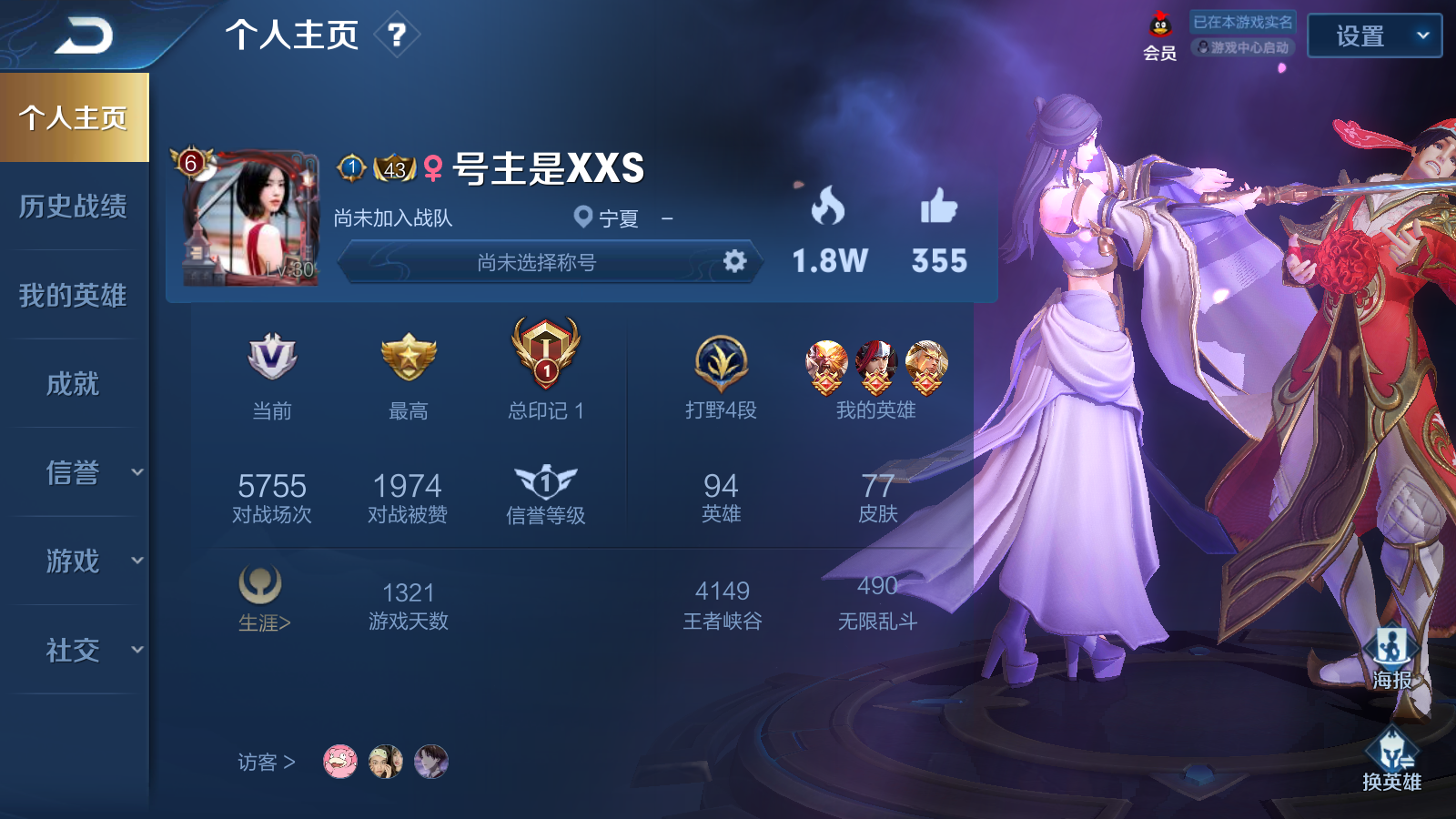Screen dimensions: 1456x819
Task: View the 当前 rank badge
Action: [272, 357]
